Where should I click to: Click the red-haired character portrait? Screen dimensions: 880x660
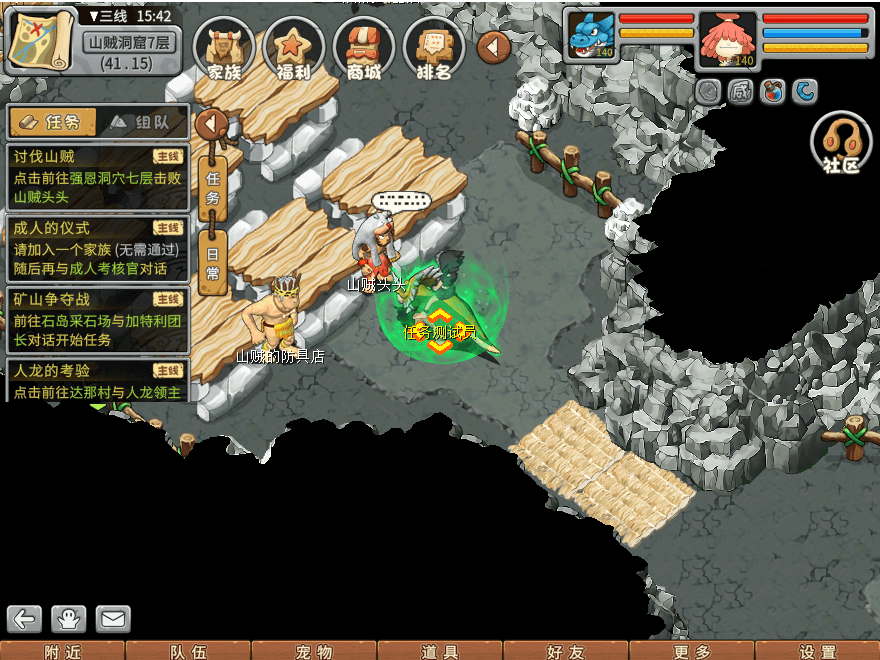[x=728, y=38]
